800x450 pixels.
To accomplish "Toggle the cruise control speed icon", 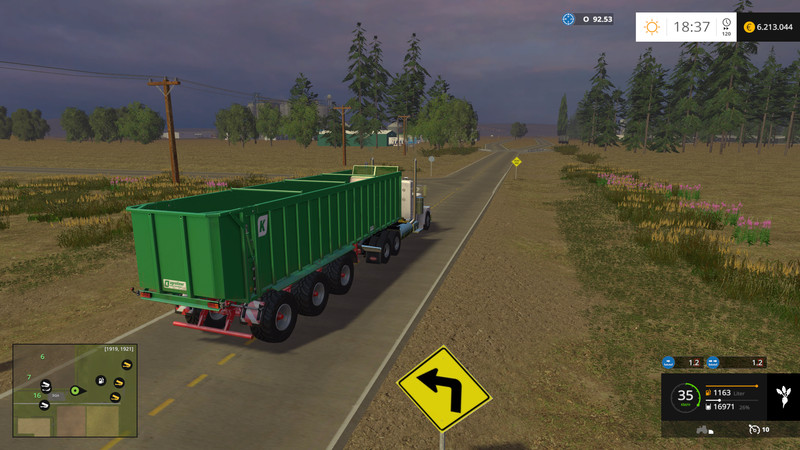I will coord(753,429).
